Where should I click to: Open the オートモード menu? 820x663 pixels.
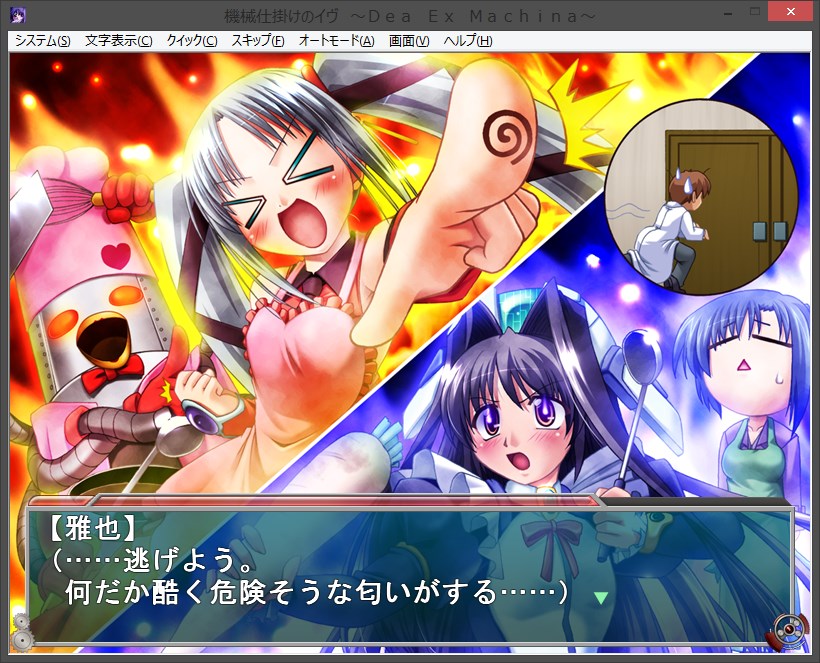(x=335, y=41)
